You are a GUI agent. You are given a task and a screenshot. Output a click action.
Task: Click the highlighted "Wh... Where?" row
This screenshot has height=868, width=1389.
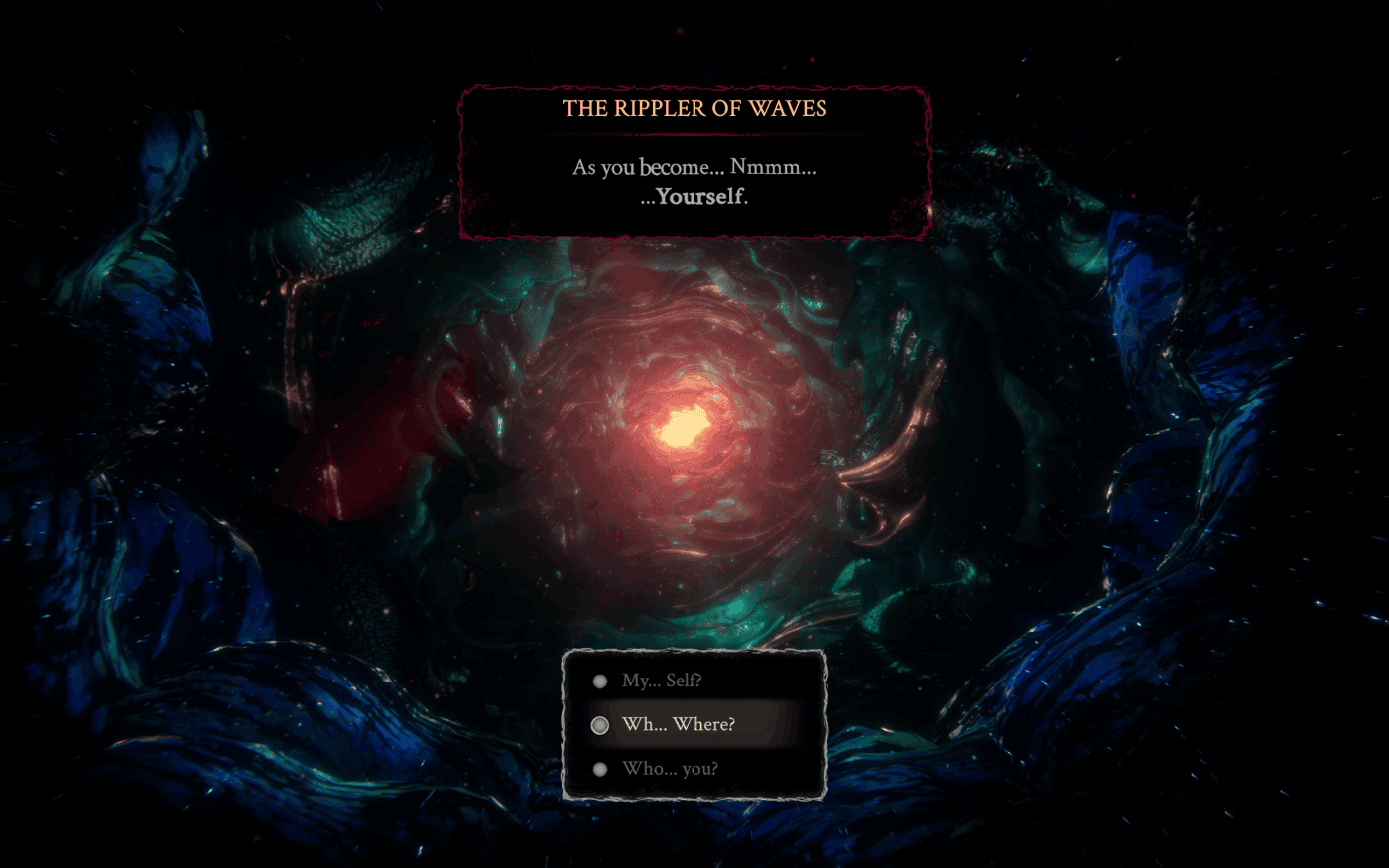coord(694,725)
